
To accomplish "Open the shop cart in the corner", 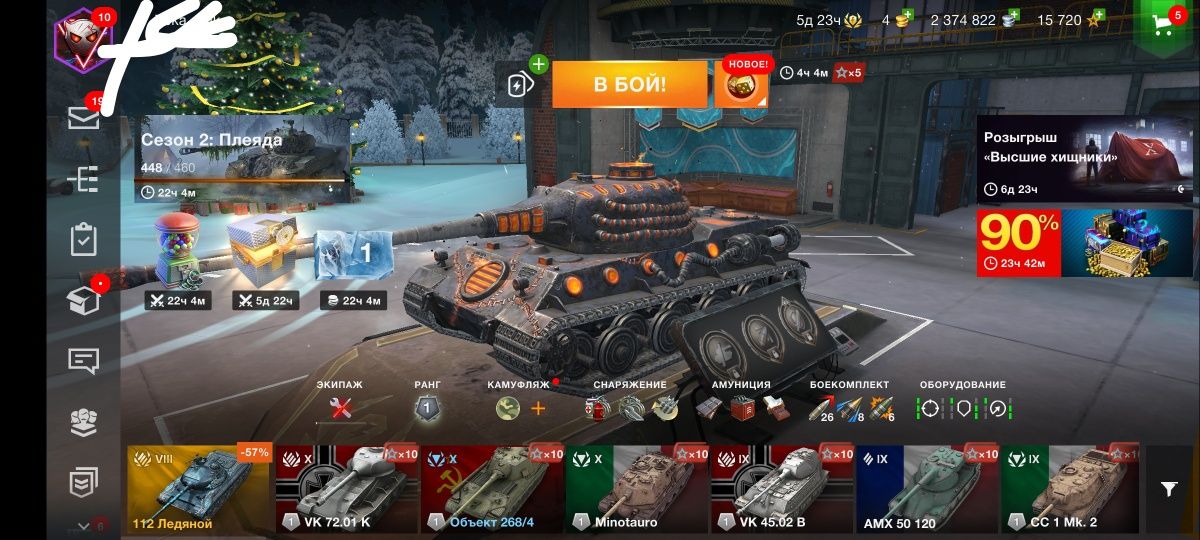I will (x=1165, y=26).
